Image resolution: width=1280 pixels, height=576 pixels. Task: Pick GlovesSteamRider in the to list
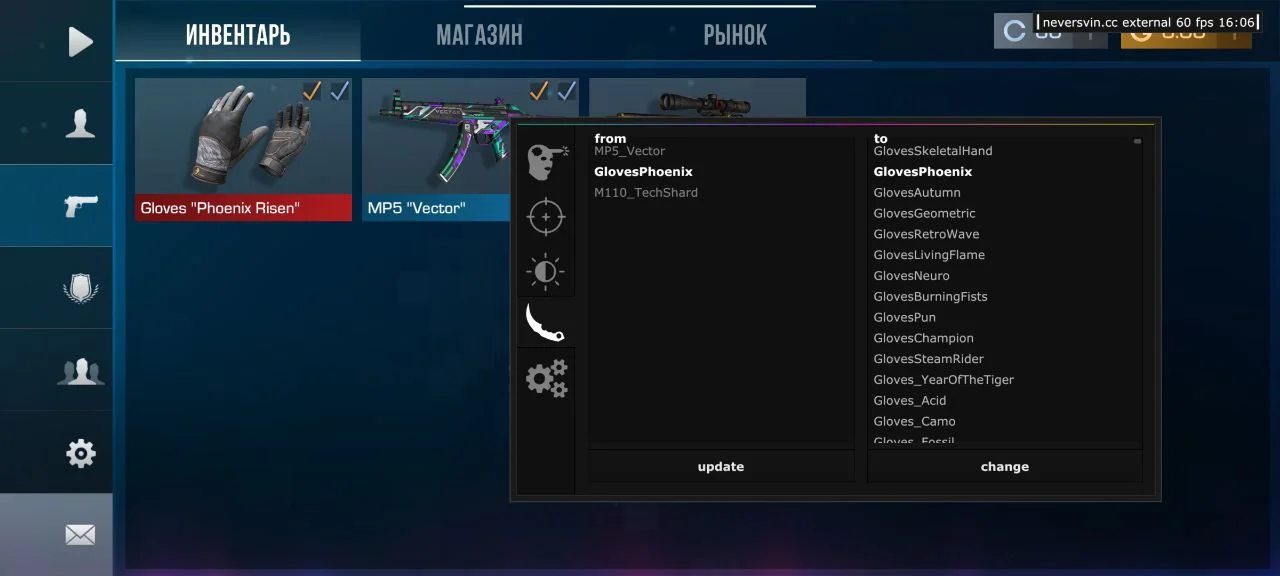click(x=928, y=359)
